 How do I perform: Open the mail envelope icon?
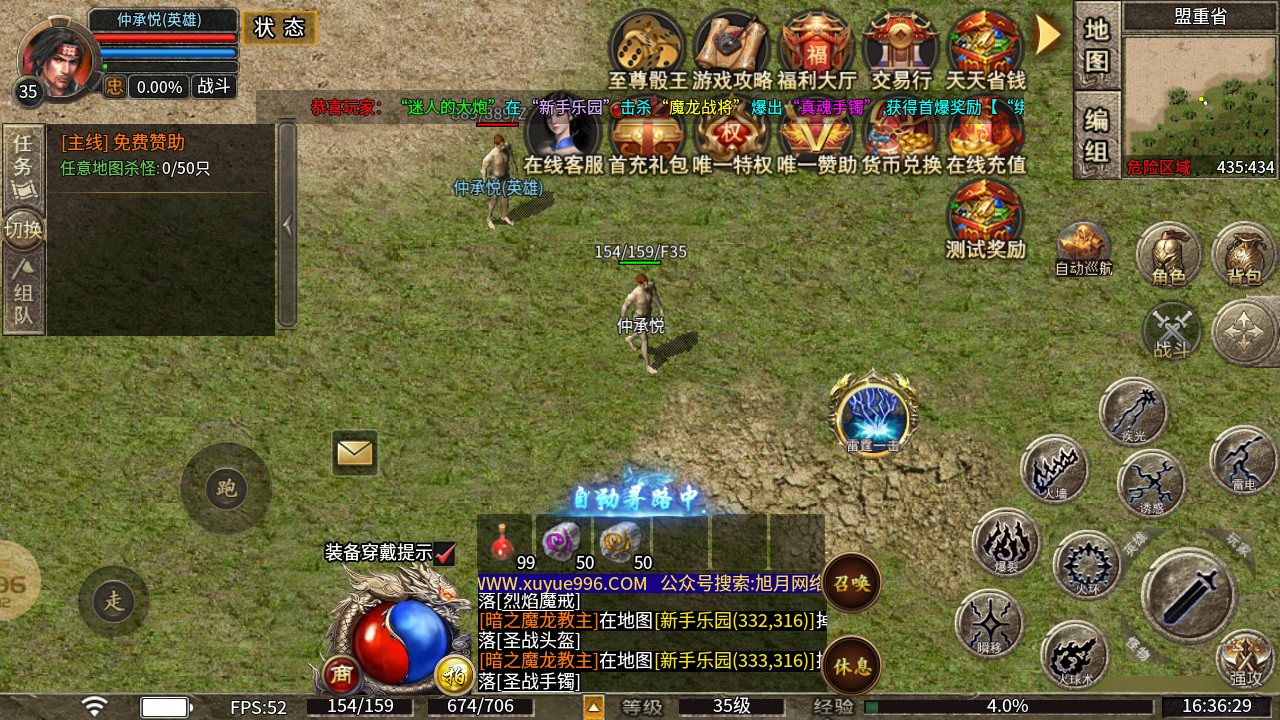[x=354, y=453]
